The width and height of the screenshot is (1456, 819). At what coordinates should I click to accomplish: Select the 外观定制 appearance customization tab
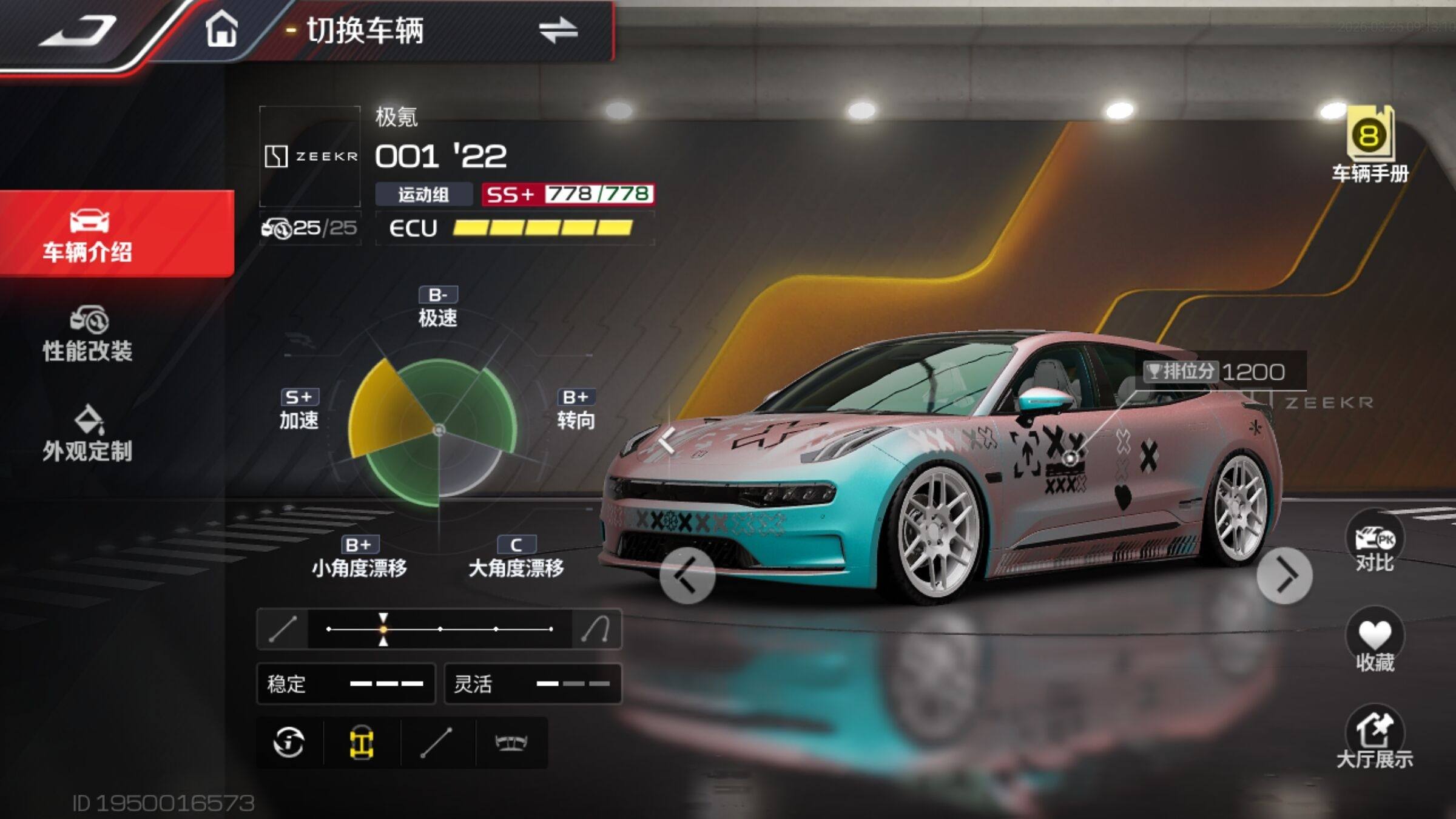click(88, 434)
